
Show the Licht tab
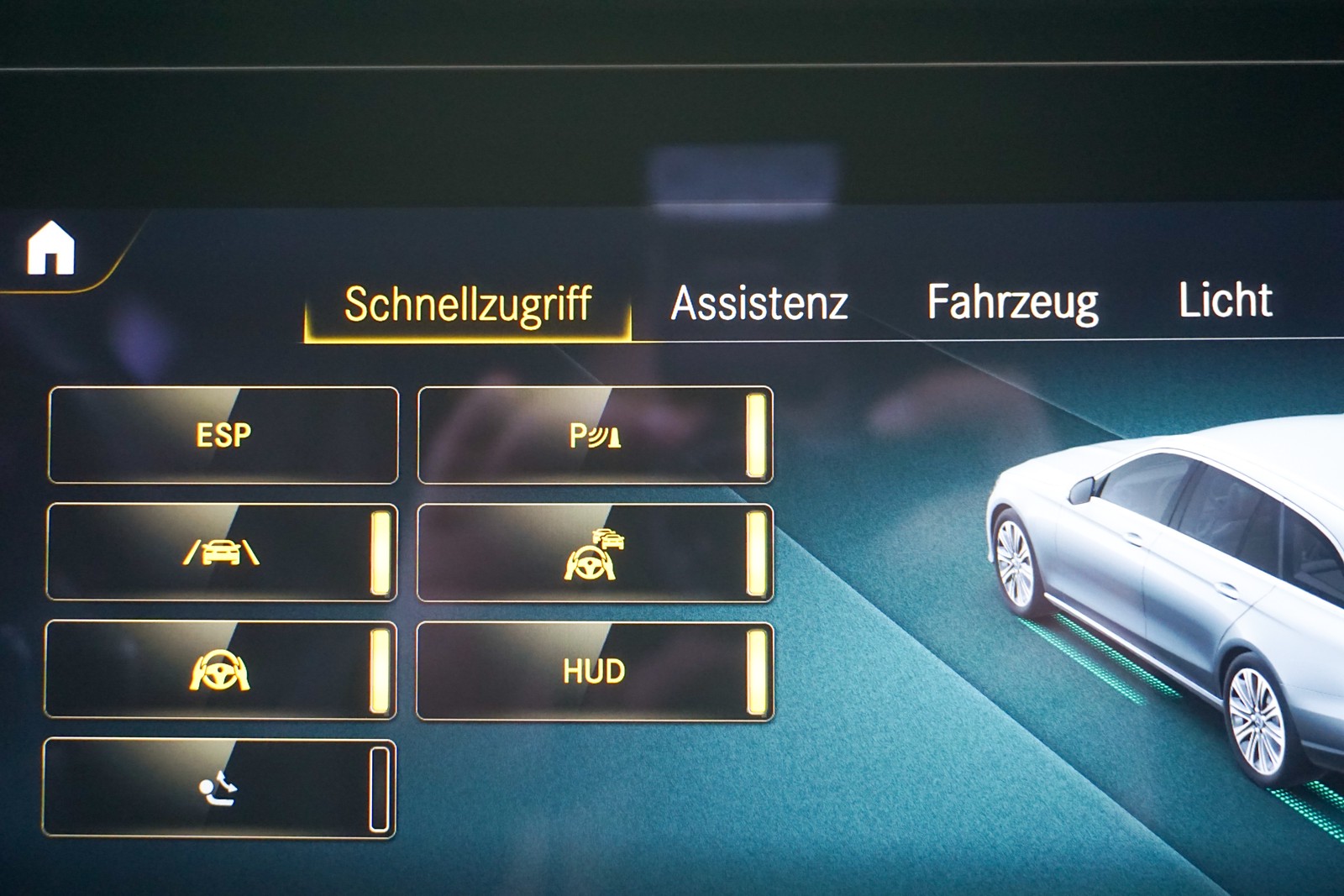(1225, 300)
